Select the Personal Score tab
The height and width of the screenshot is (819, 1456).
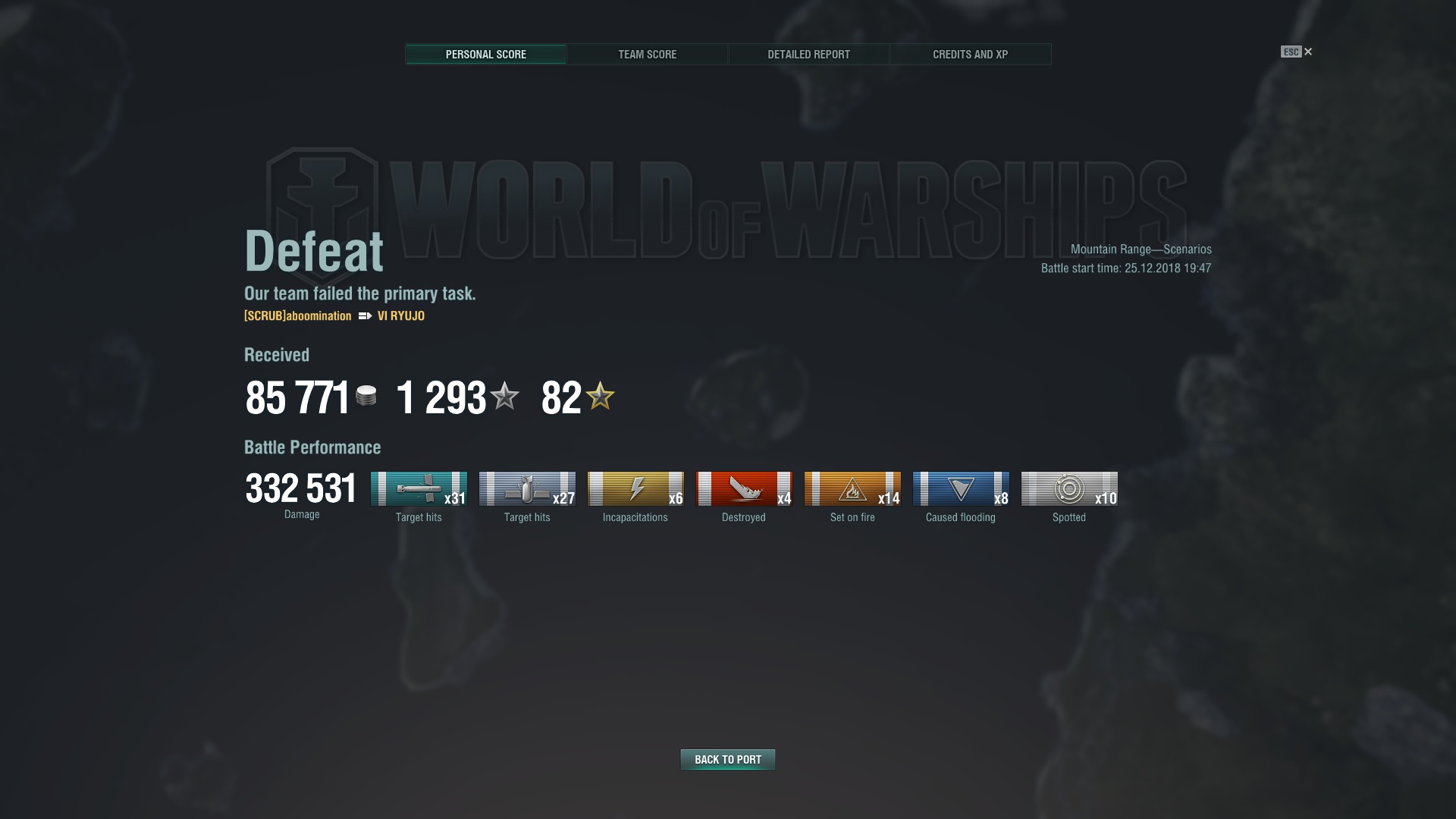click(x=485, y=55)
